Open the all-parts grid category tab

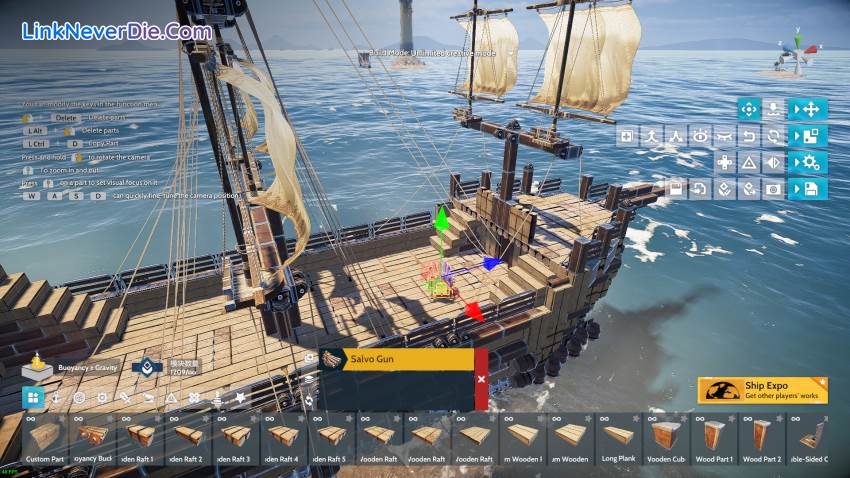tap(33, 398)
